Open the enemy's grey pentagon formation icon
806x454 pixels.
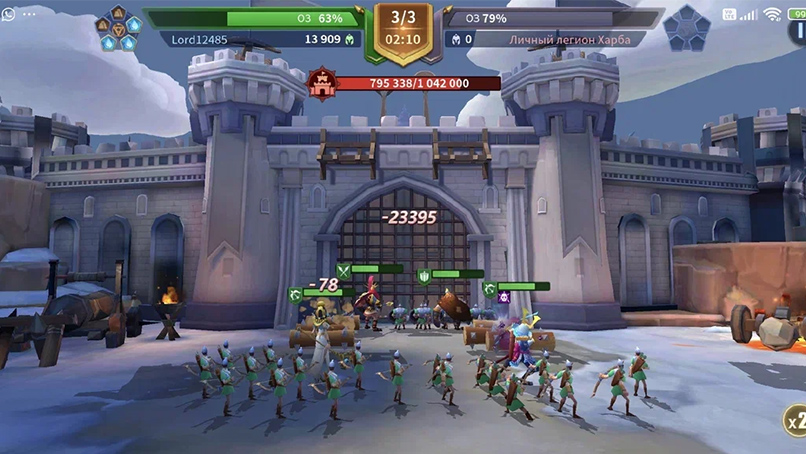pos(686,28)
